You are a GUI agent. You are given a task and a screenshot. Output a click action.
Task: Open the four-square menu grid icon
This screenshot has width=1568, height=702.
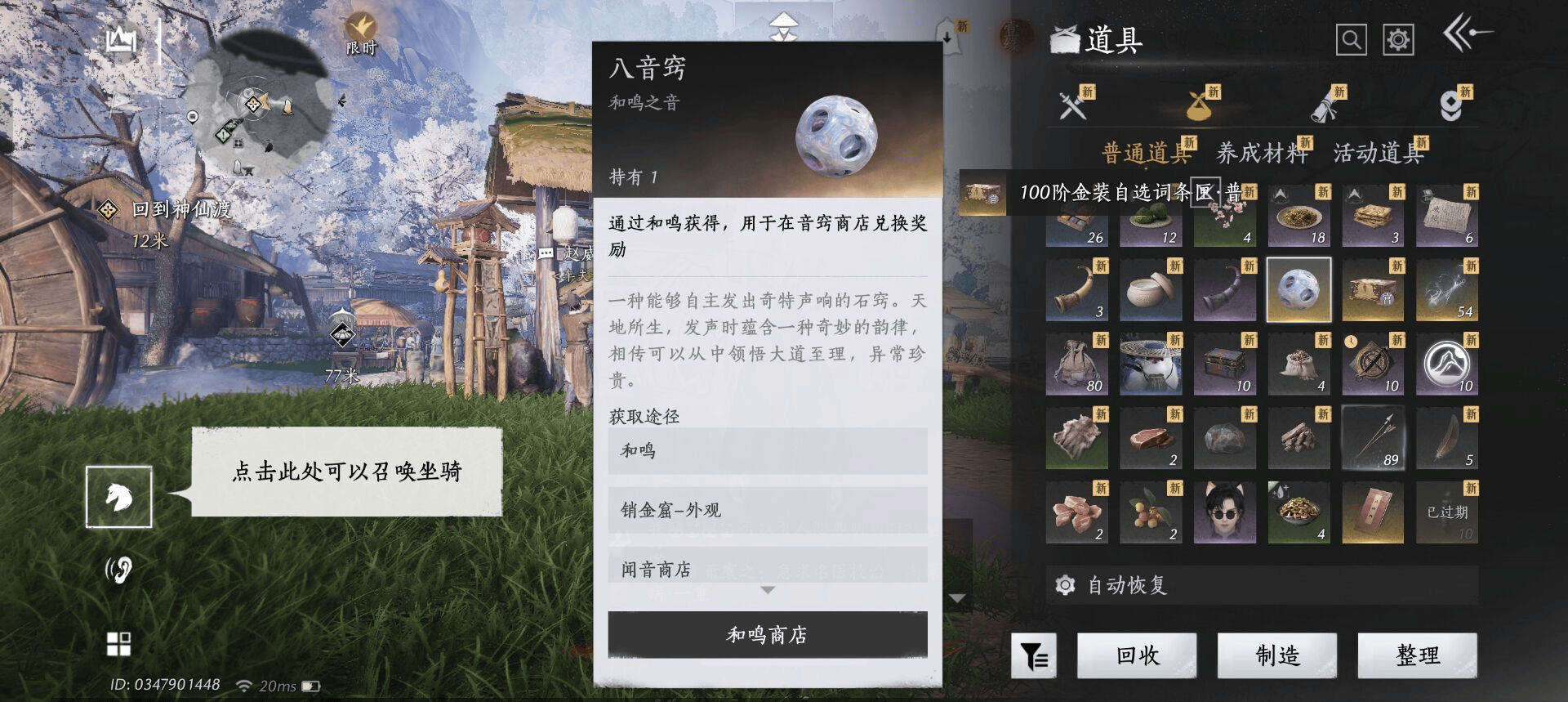tap(119, 644)
